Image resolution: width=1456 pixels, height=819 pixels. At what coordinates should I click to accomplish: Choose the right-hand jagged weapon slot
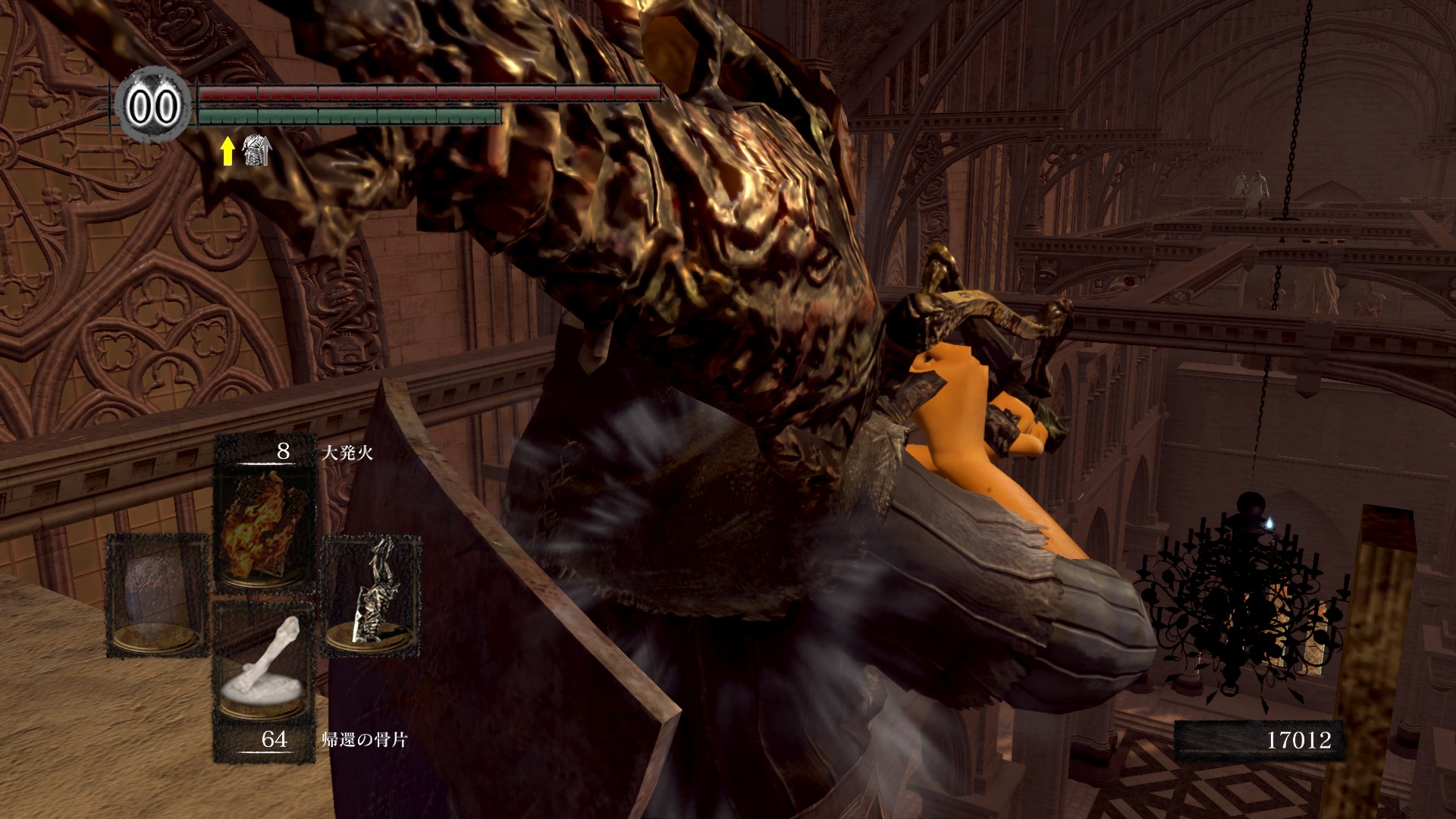click(x=372, y=594)
